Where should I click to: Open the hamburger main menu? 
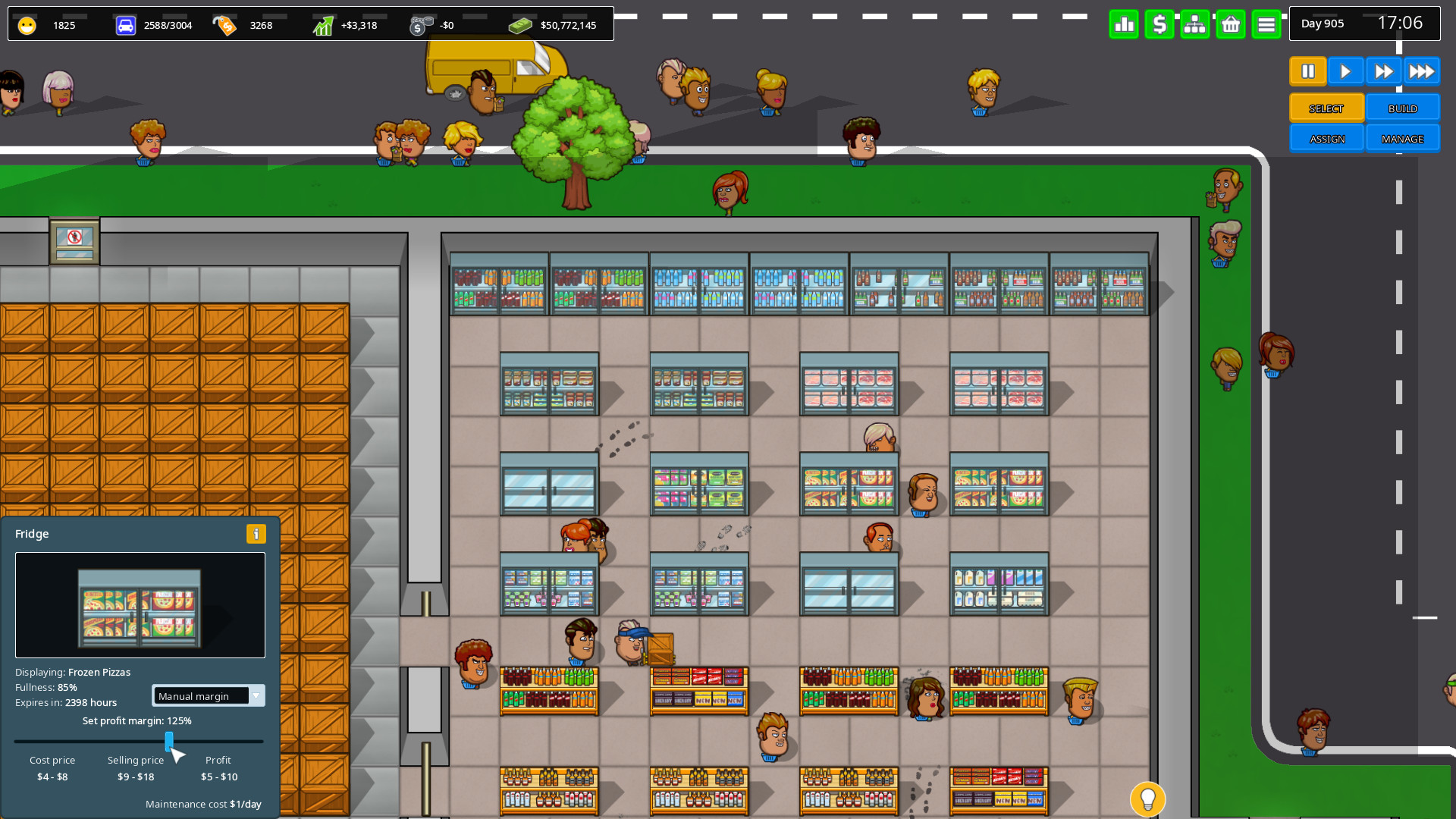tap(1266, 24)
